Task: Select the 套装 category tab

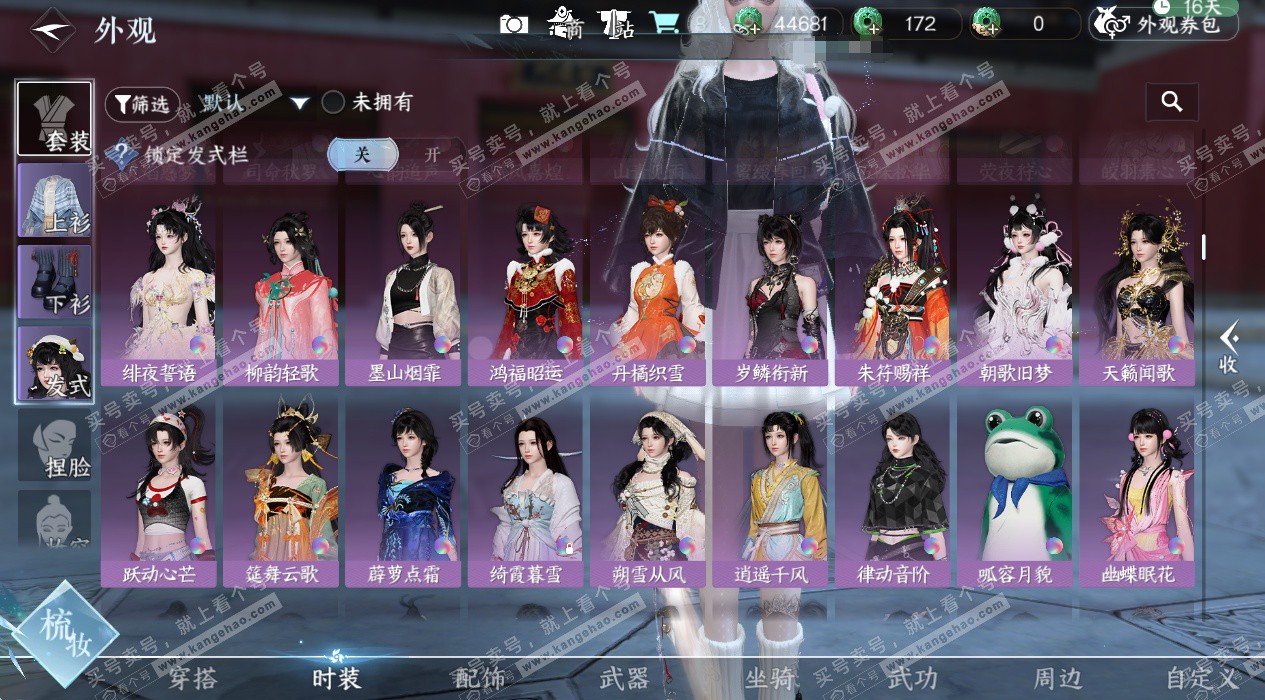Action: tap(55, 119)
